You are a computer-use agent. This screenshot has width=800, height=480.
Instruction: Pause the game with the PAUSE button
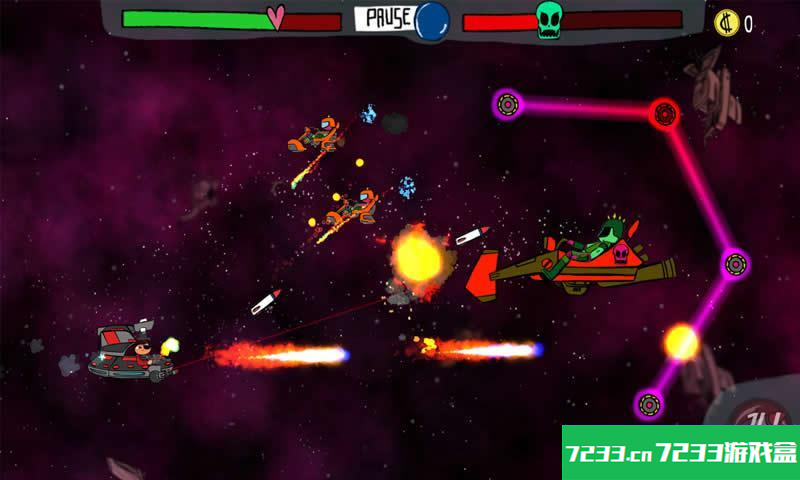(384, 19)
